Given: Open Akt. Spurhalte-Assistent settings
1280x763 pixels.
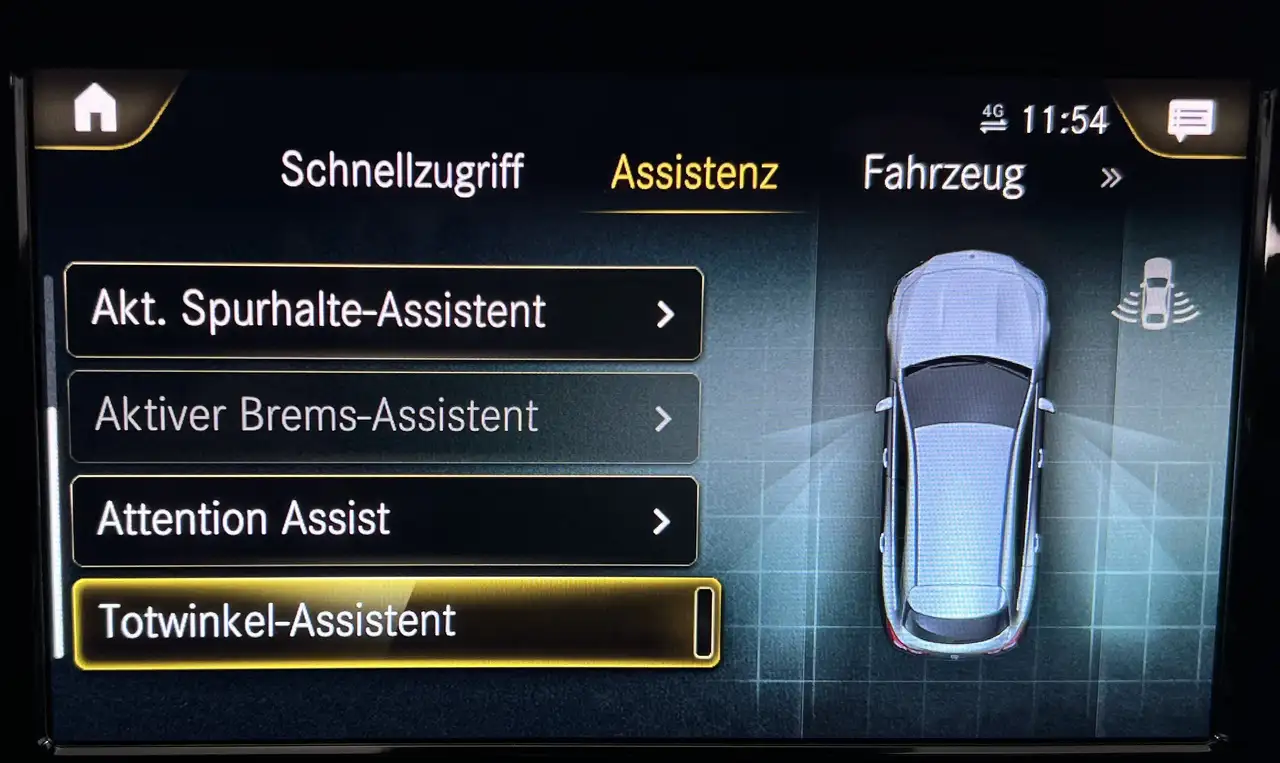Looking at the screenshot, I should tap(384, 312).
